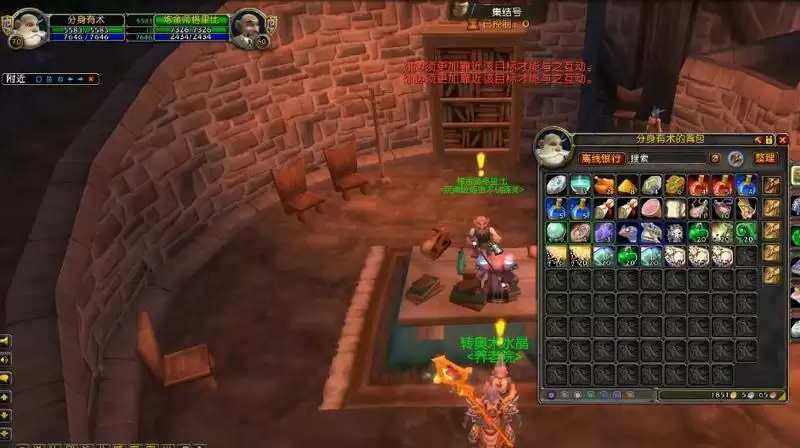Click the target portrait of the level 60 NPC

pos(246,28)
